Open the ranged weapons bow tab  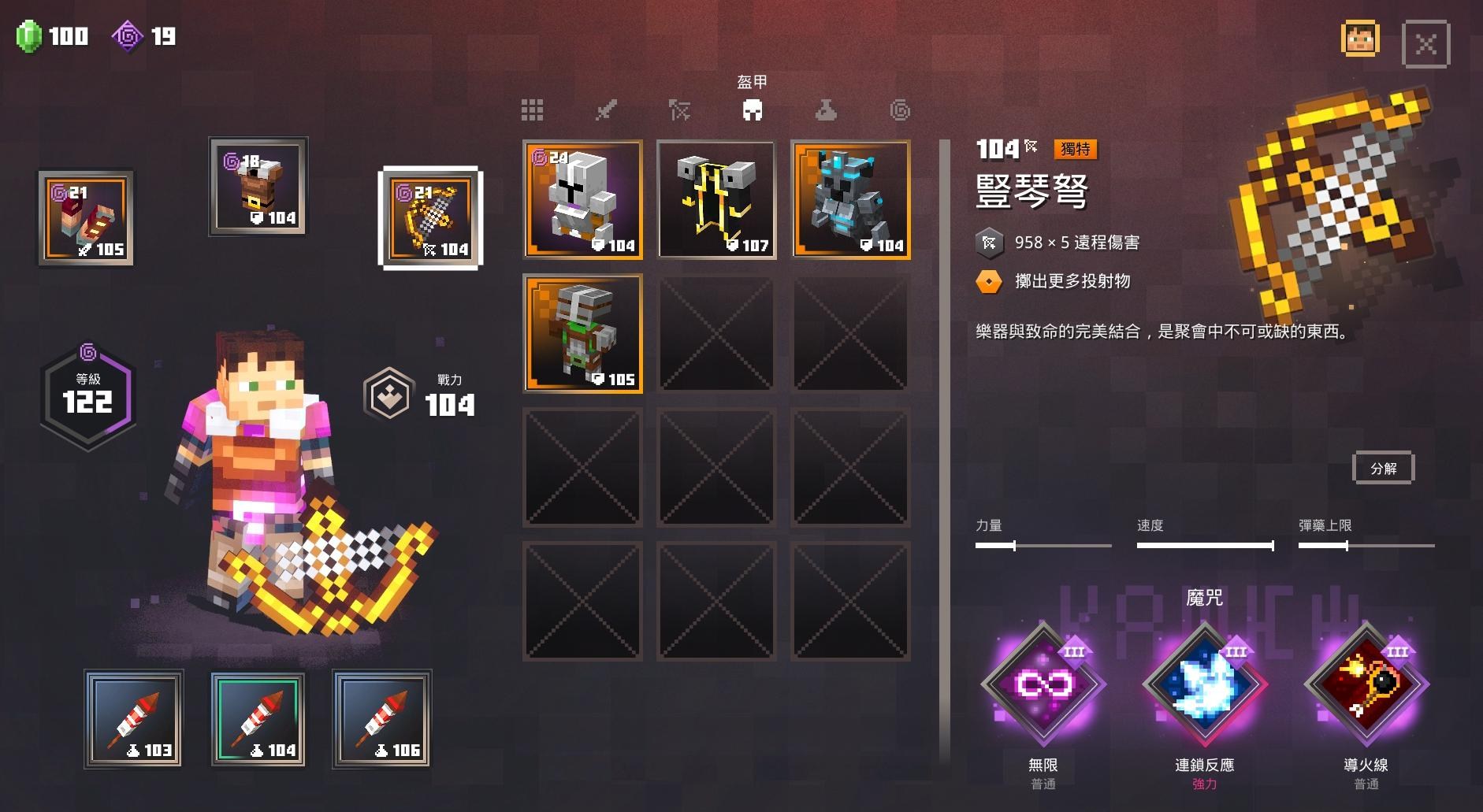tap(679, 110)
